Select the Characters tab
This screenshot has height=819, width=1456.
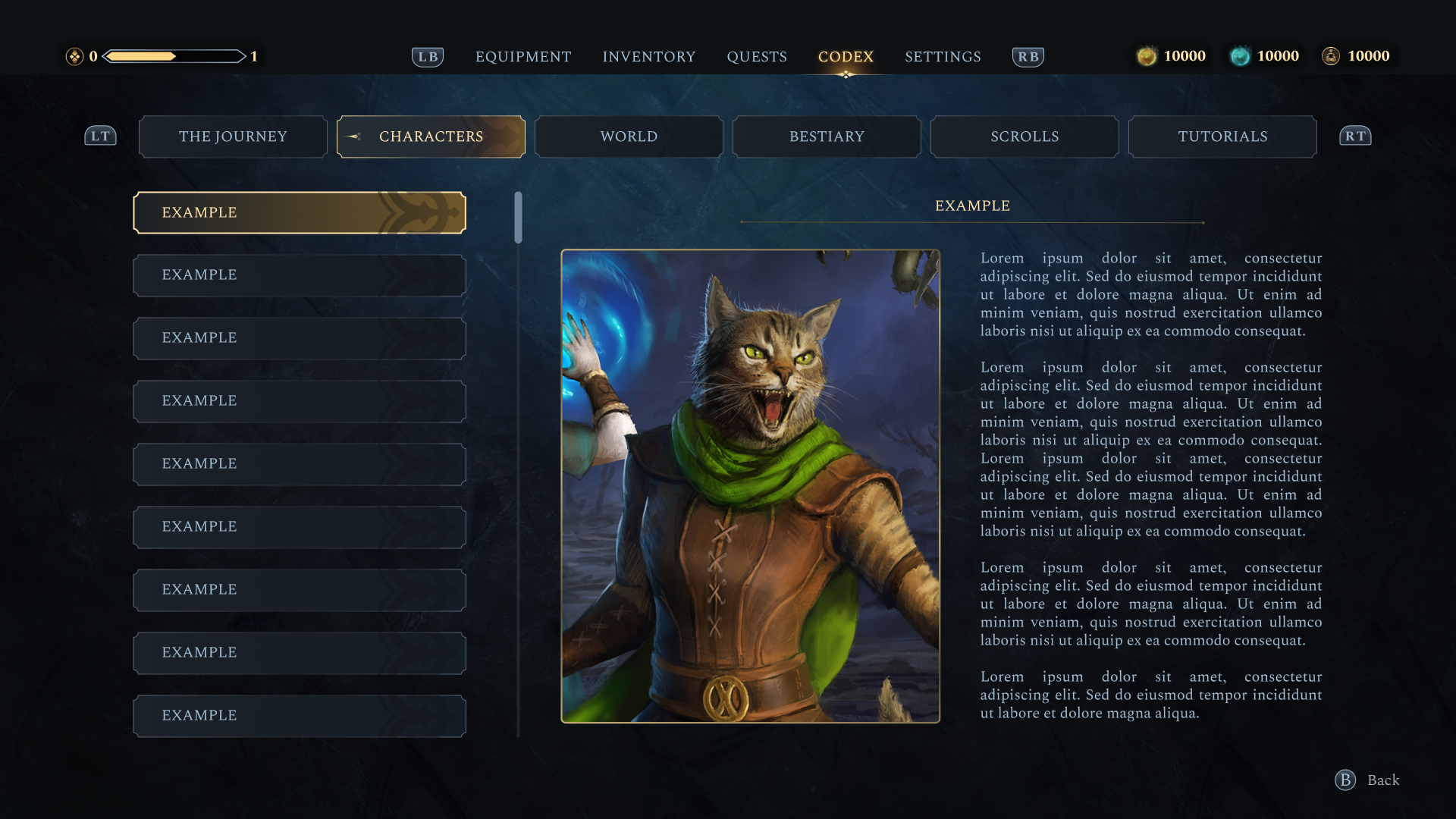[431, 136]
